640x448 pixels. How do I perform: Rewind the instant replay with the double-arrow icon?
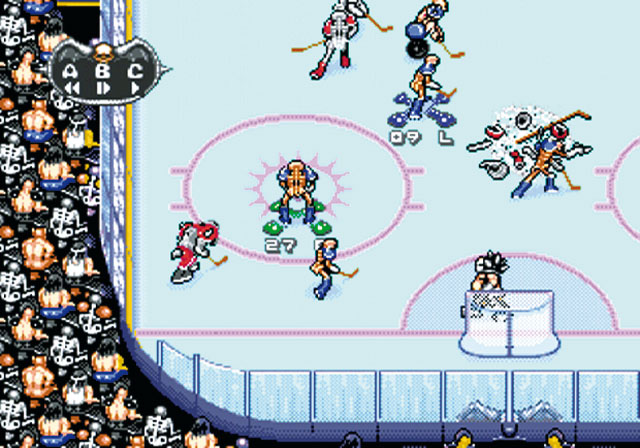pos(72,88)
